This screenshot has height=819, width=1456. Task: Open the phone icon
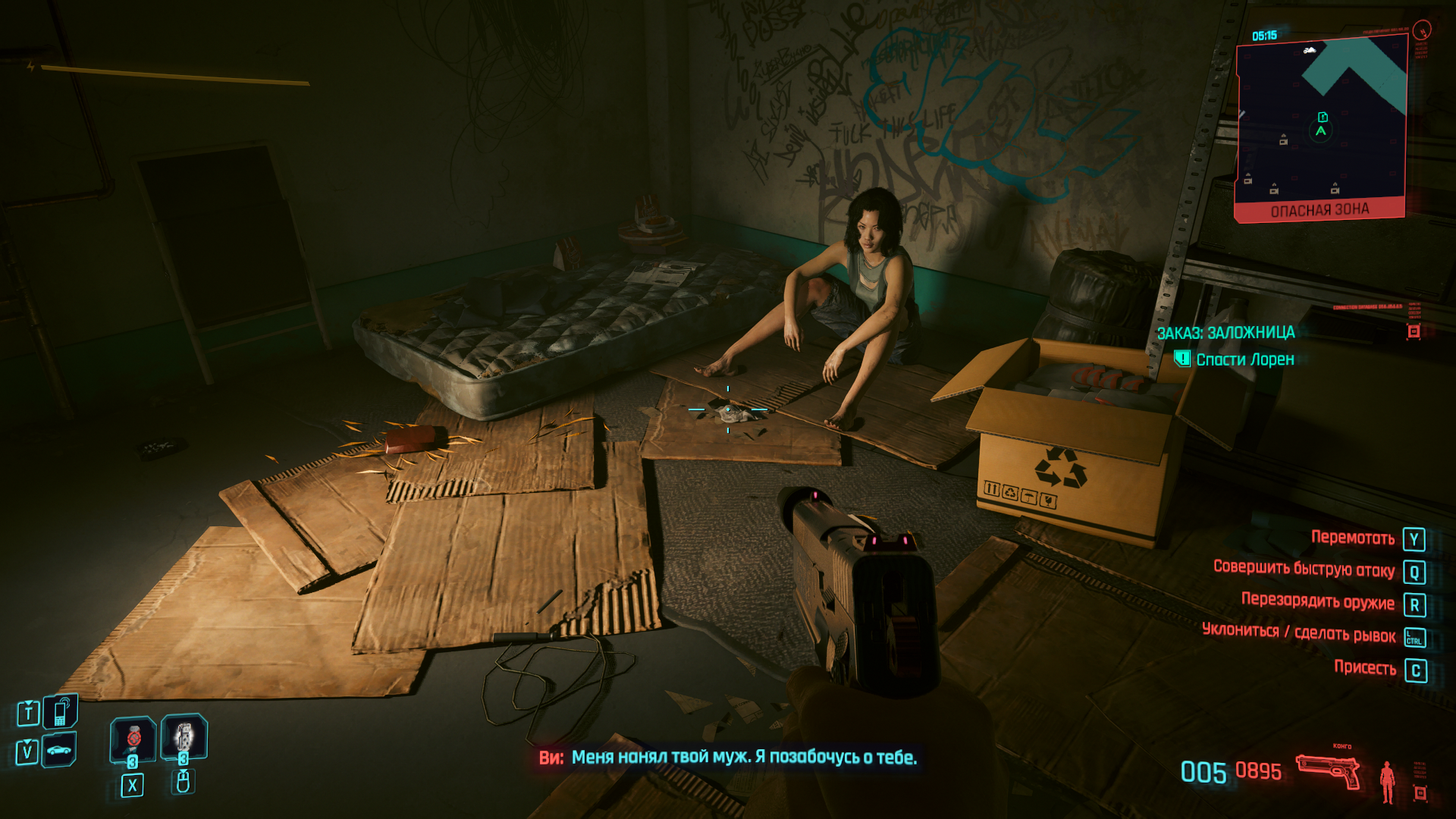[61, 713]
